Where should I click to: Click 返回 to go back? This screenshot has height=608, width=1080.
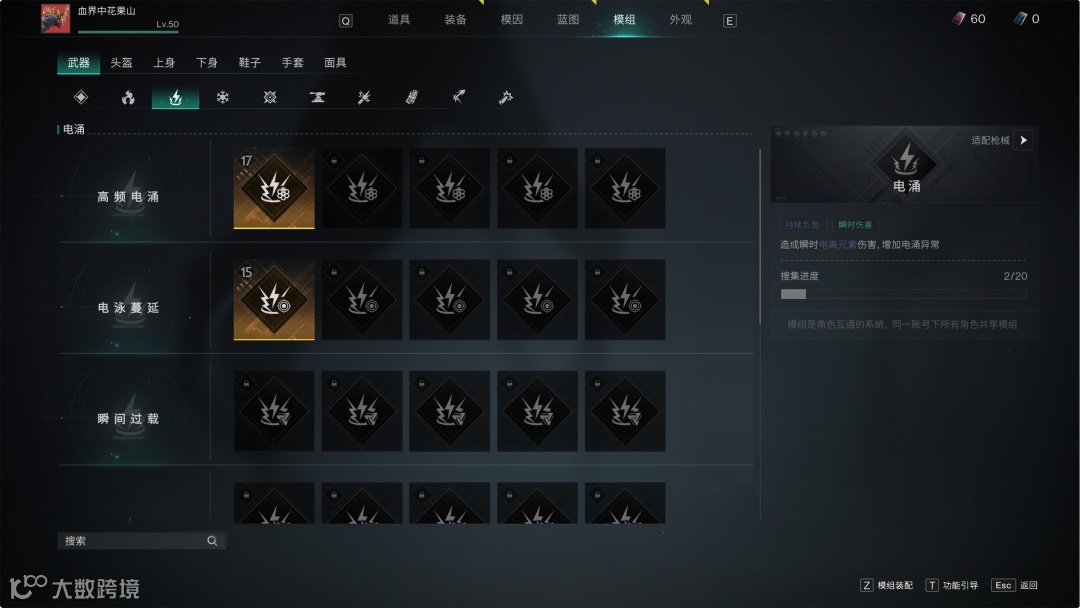(x=1016, y=585)
